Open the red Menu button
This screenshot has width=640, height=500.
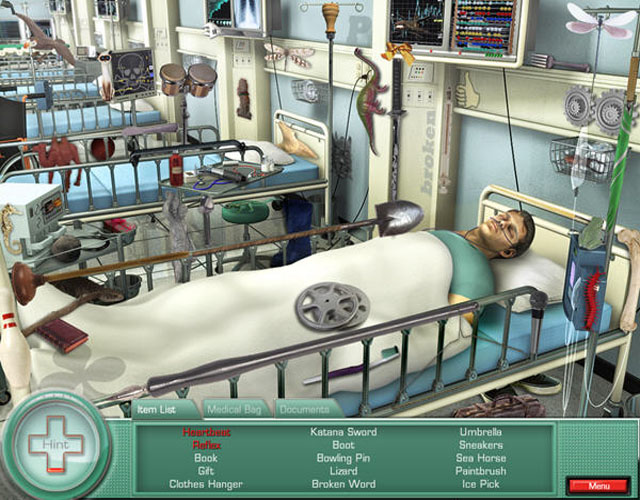[x=598, y=485]
